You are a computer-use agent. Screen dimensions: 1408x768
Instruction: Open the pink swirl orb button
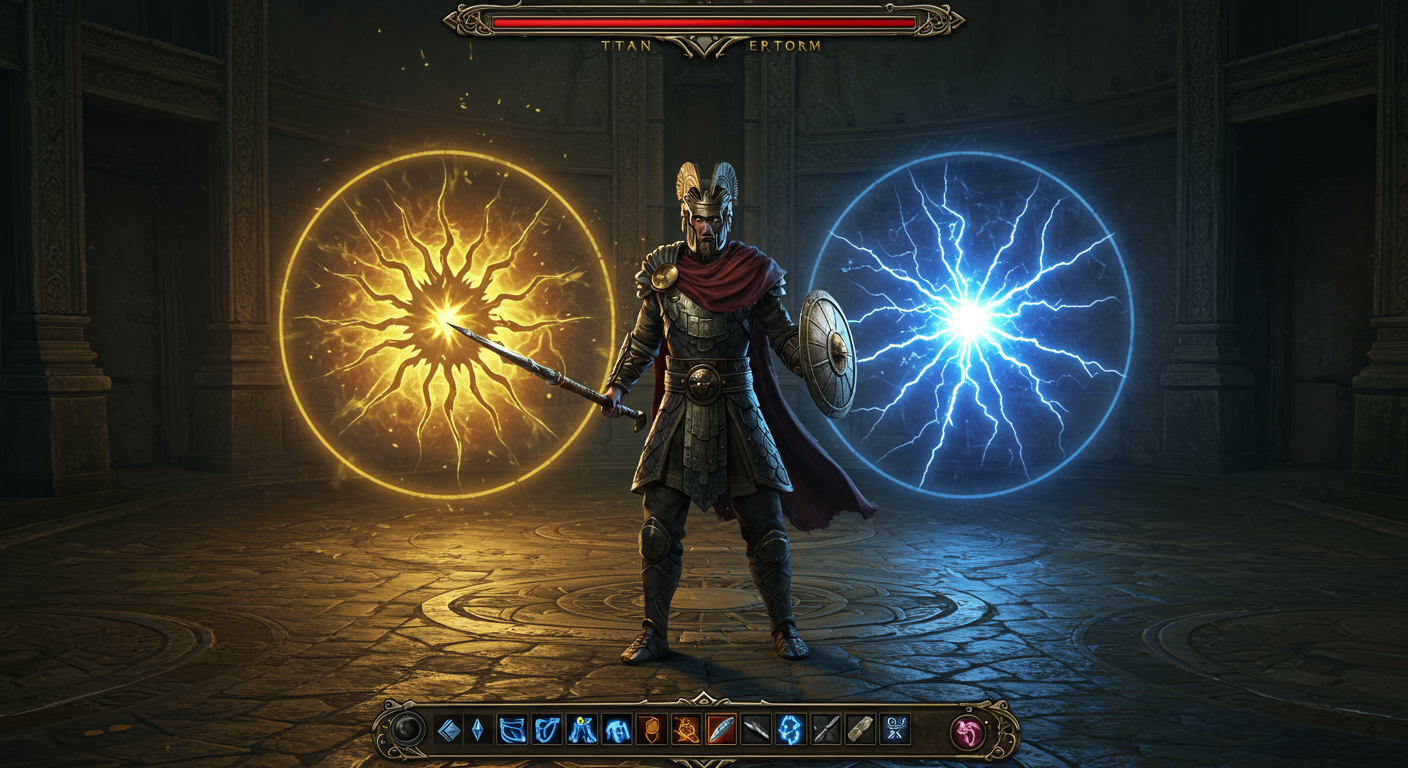coord(968,732)
